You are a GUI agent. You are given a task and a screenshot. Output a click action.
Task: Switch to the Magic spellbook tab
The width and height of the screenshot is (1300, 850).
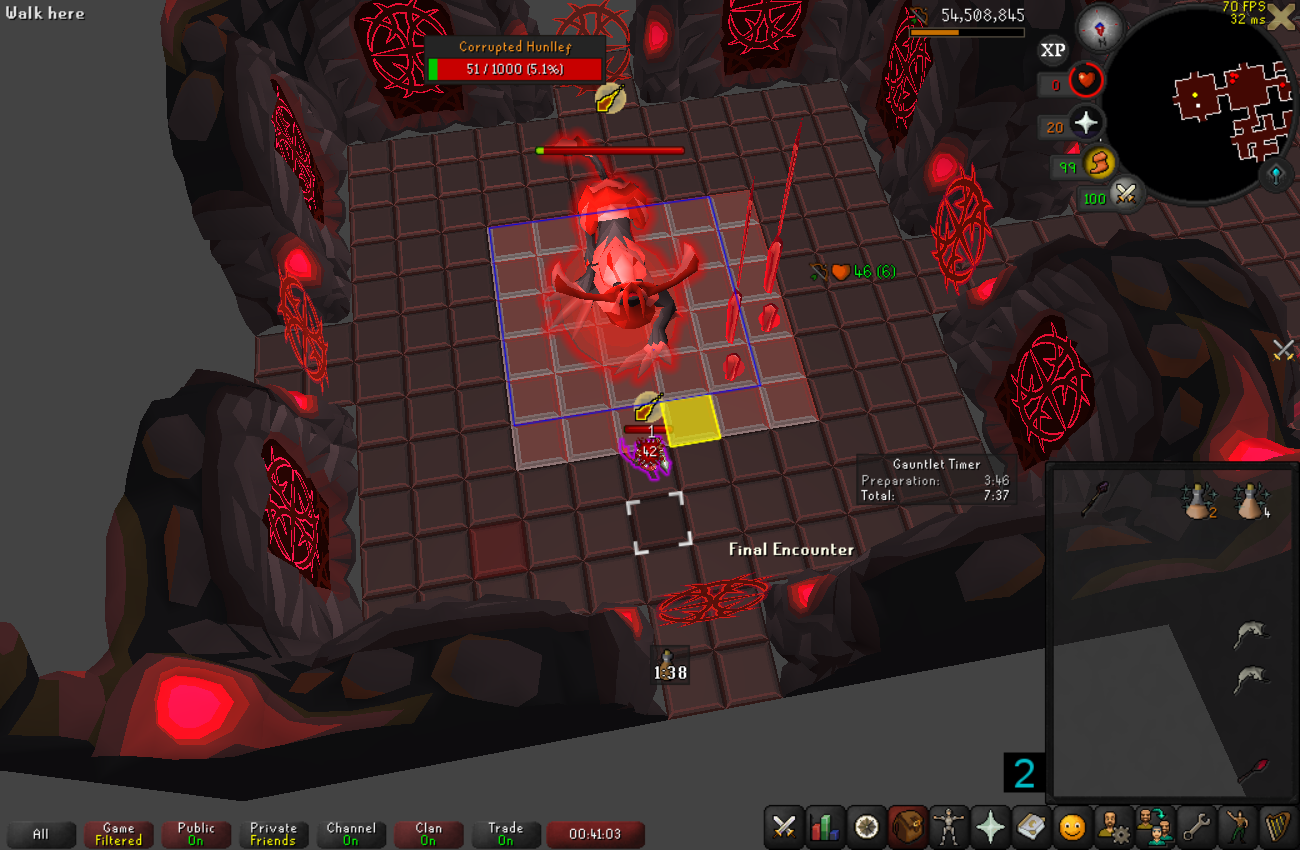pyautogui.click(x=1031, y=827)
